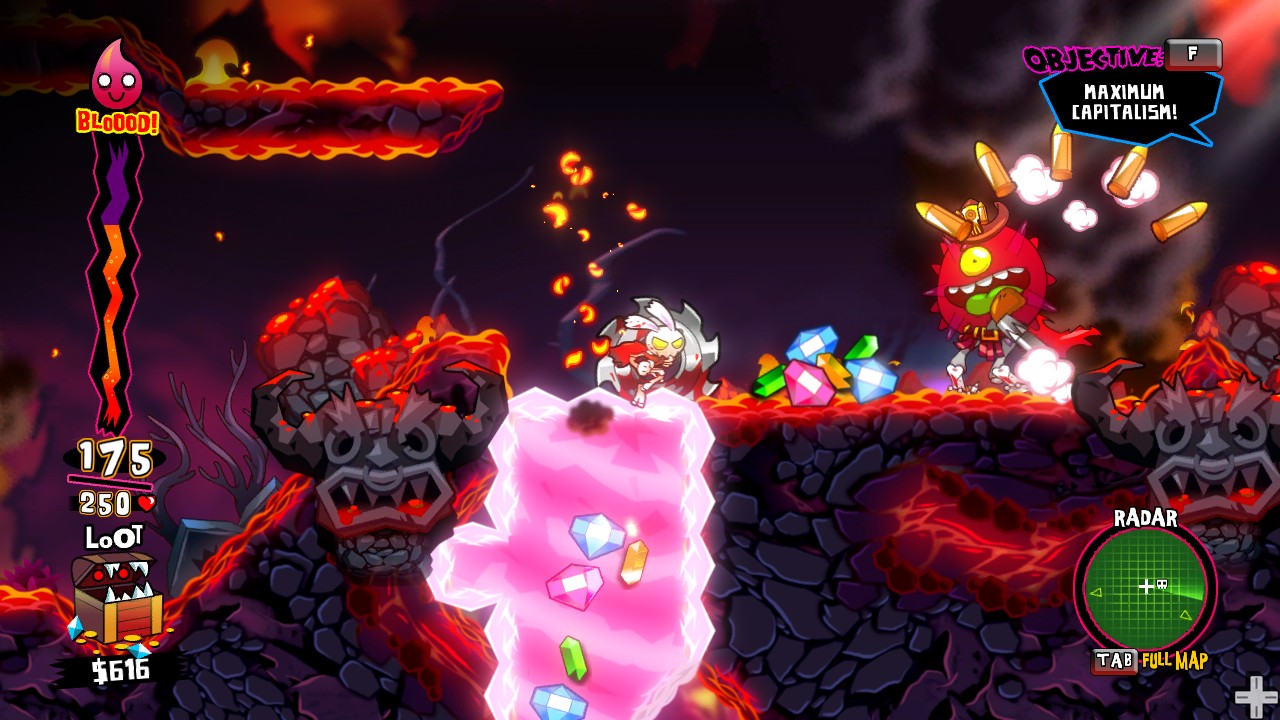Screen dimensions: 1280x720
Task: Click the plus cross icon in corner
Action: (1255, 696)
